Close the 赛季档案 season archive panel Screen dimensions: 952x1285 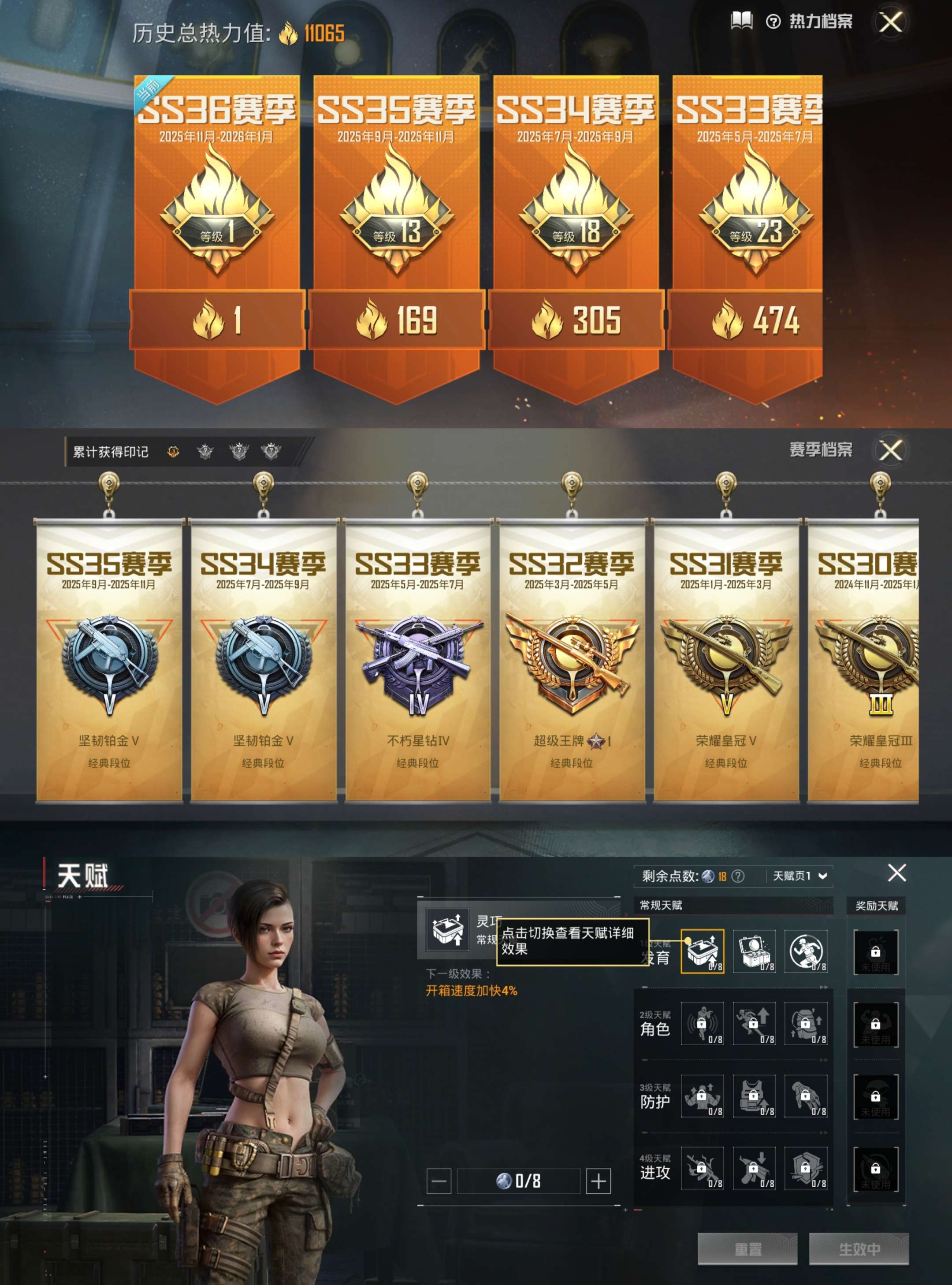pos(891,450)
